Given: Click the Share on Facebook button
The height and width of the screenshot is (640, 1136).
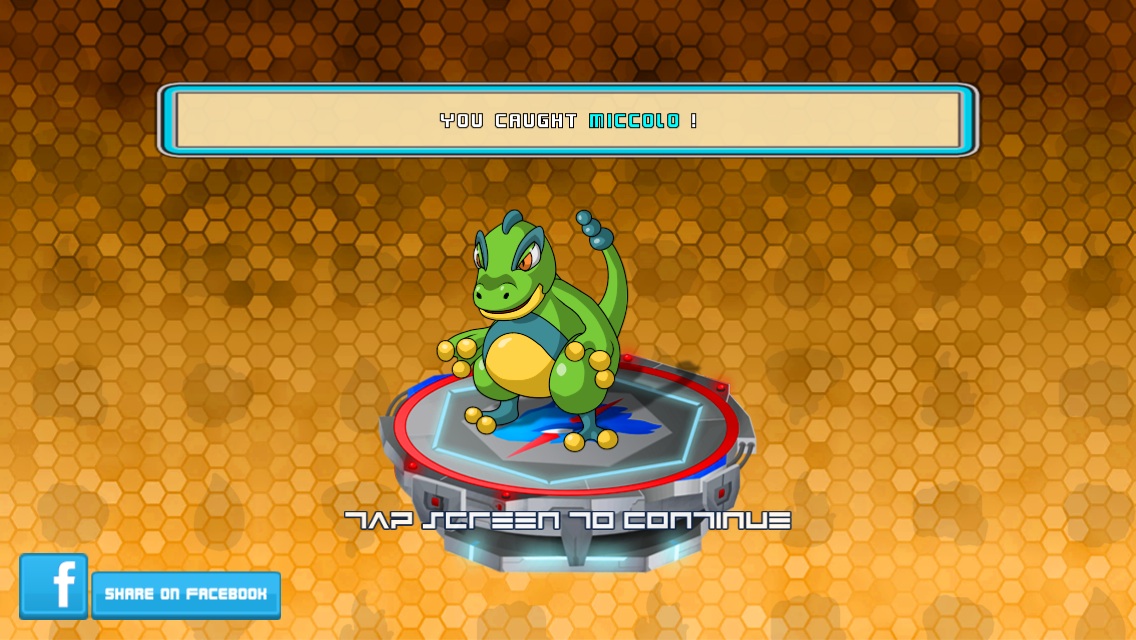Looking at the screenshot, I should click(186, 594).
